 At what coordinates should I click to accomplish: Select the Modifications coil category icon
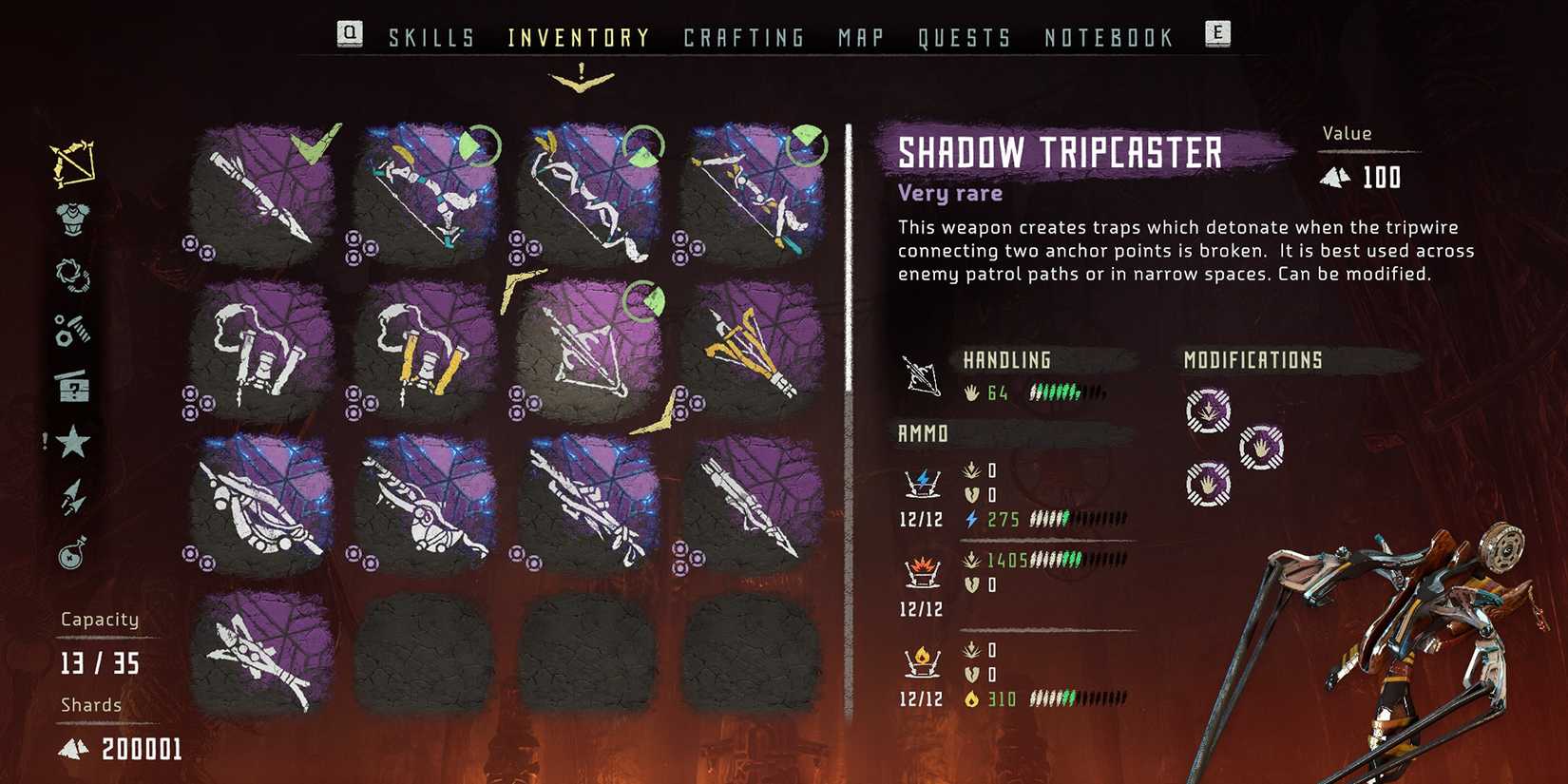pyautogui.click(x=71, y=272)
